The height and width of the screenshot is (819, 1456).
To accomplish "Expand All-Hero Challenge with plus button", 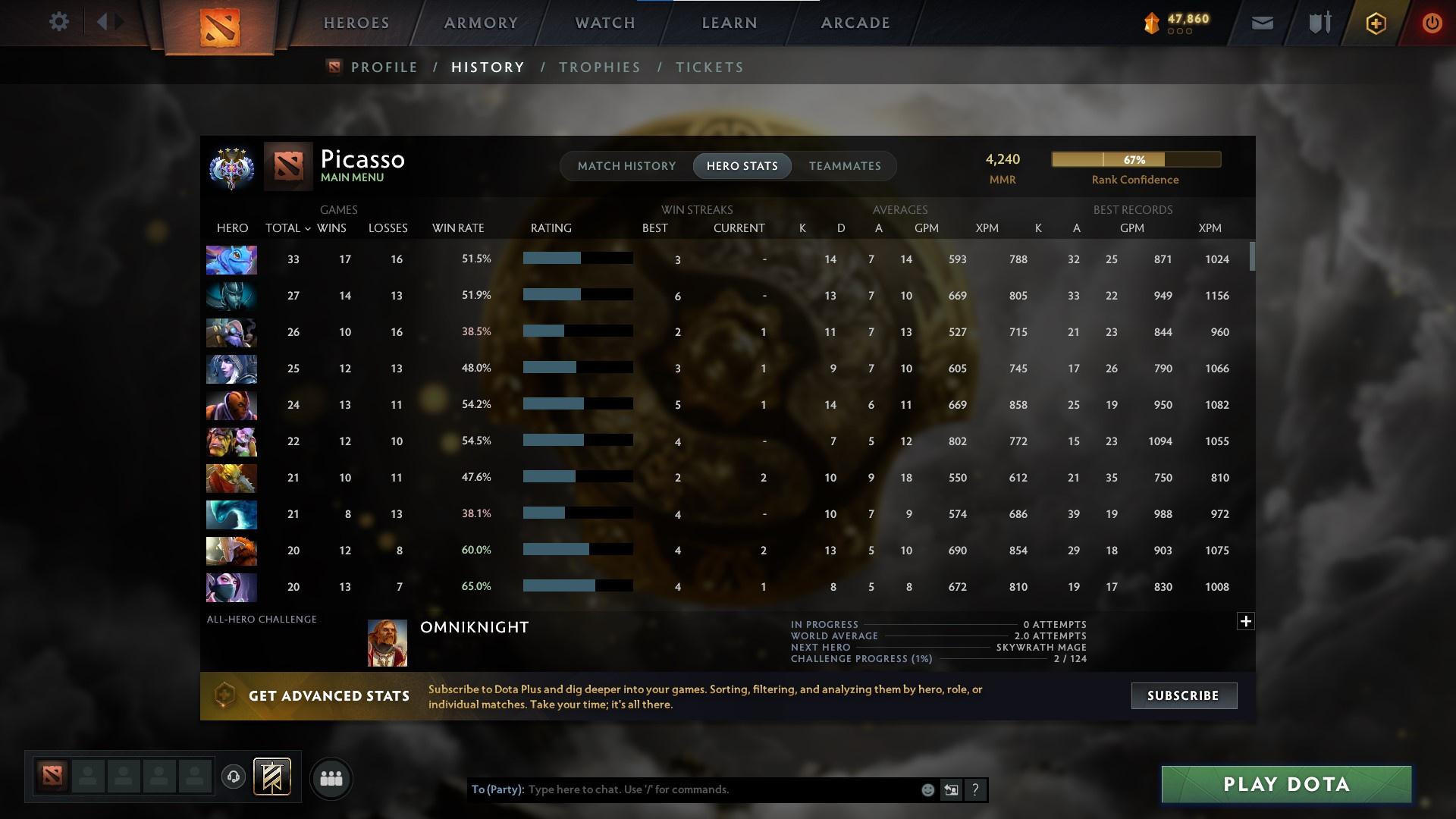I will (x=1246, y=621).
